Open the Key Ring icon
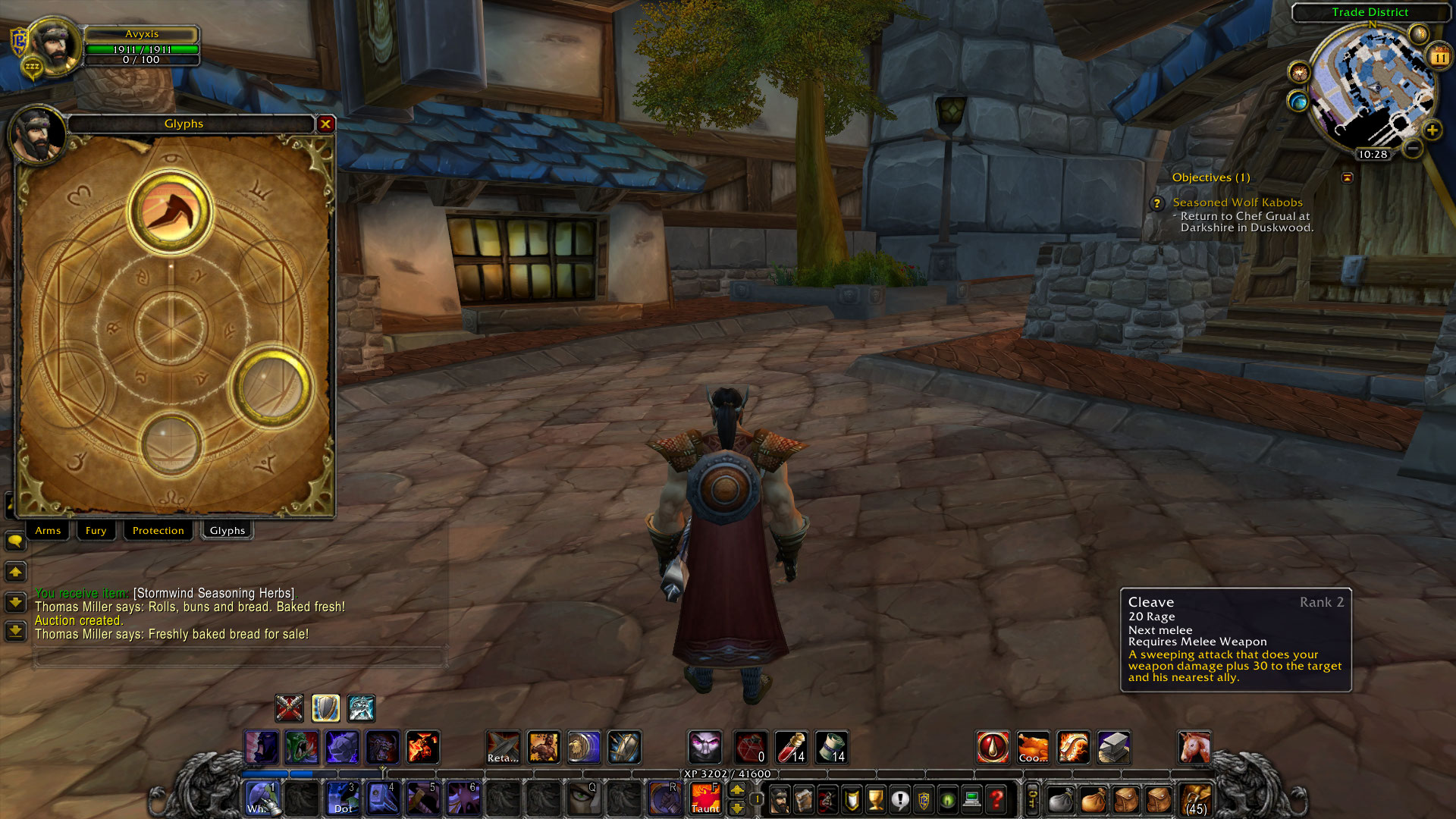Viewport: 1456px width, 819px height. (x=1031, y=799)
